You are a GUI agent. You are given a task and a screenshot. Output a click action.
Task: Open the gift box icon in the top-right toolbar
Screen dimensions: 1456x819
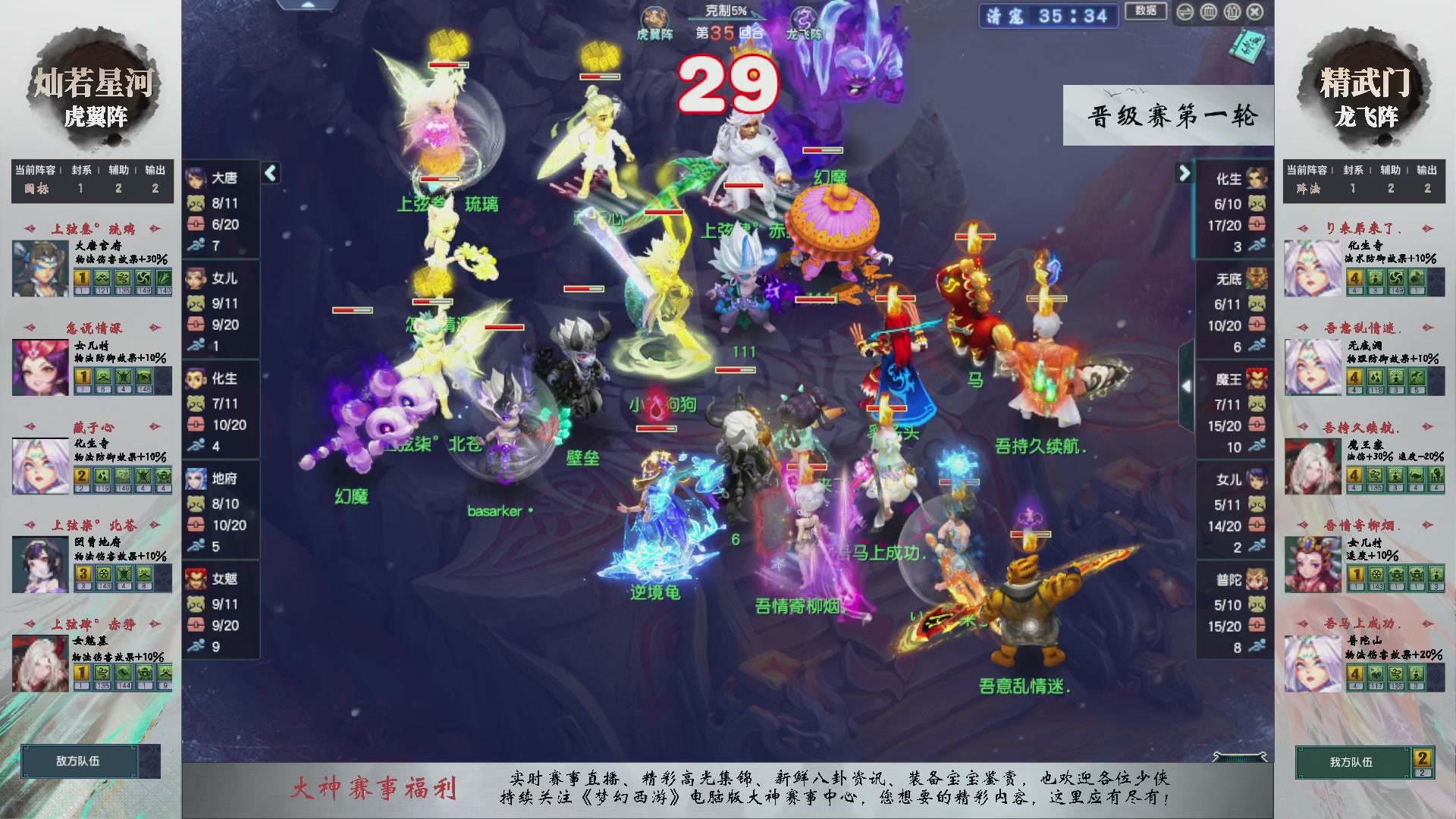click(x=1231, y=11)
